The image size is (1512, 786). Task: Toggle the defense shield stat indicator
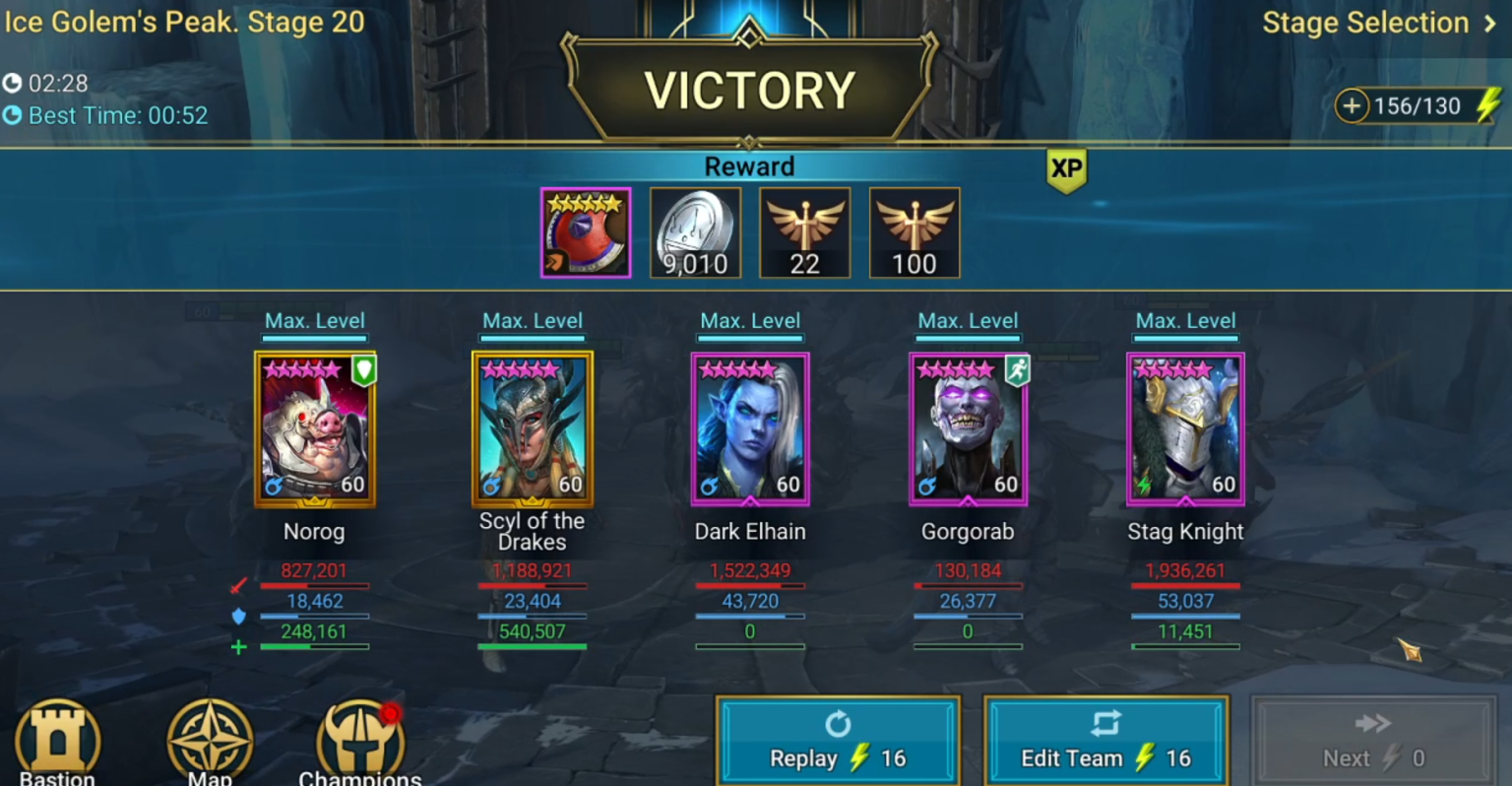click(x=237, y=616)
